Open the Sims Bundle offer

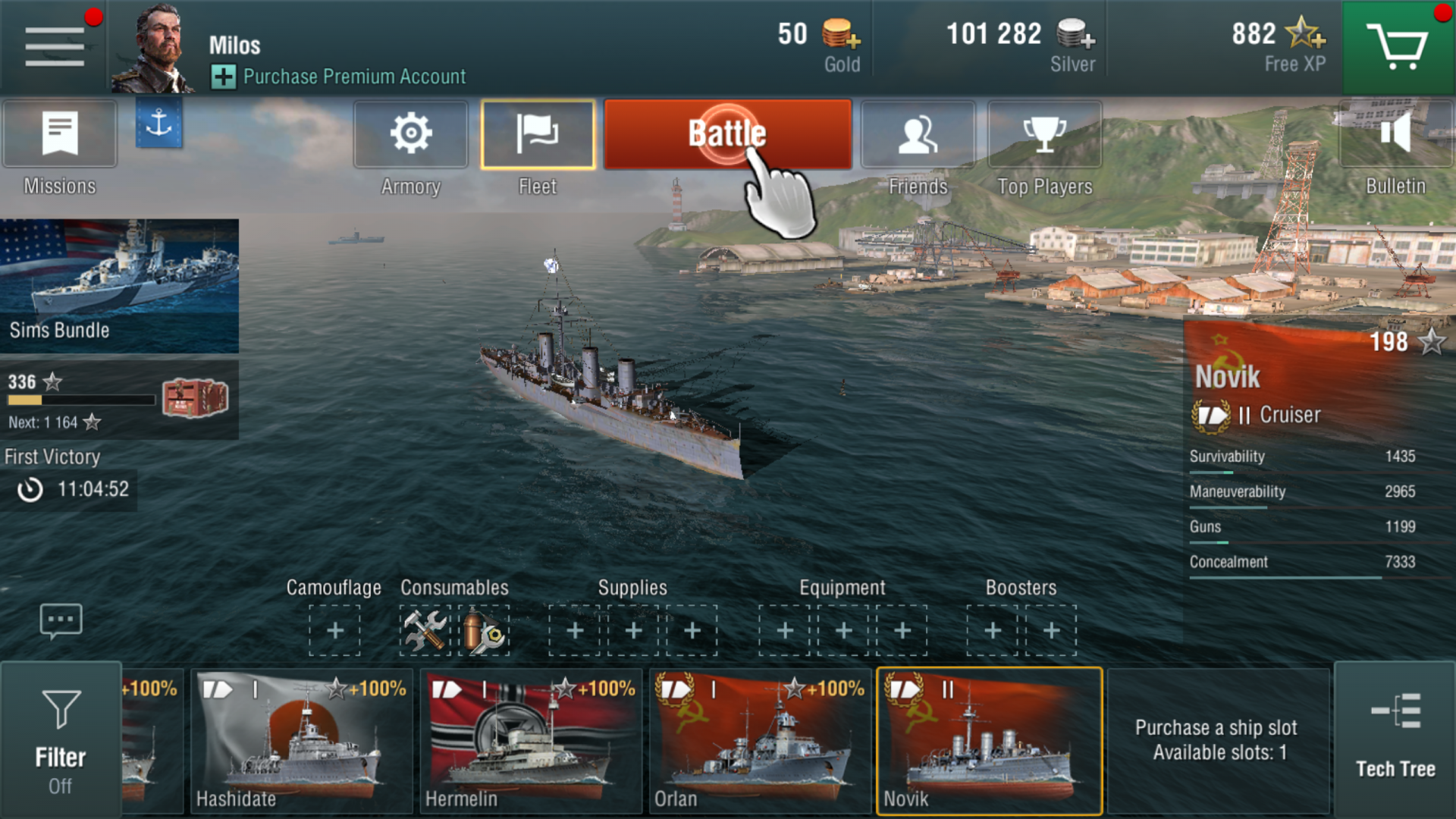click(x=119, y=286)
